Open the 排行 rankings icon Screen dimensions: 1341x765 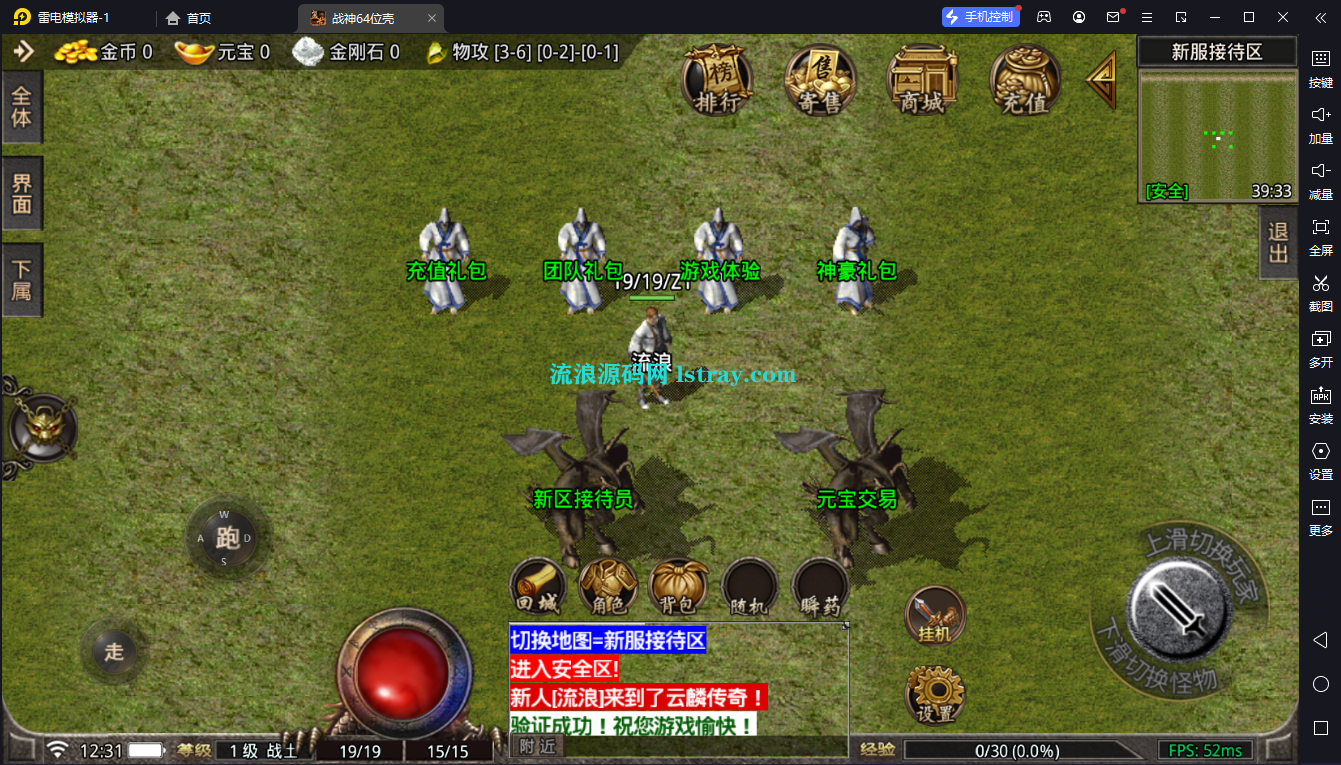[716, 82]
